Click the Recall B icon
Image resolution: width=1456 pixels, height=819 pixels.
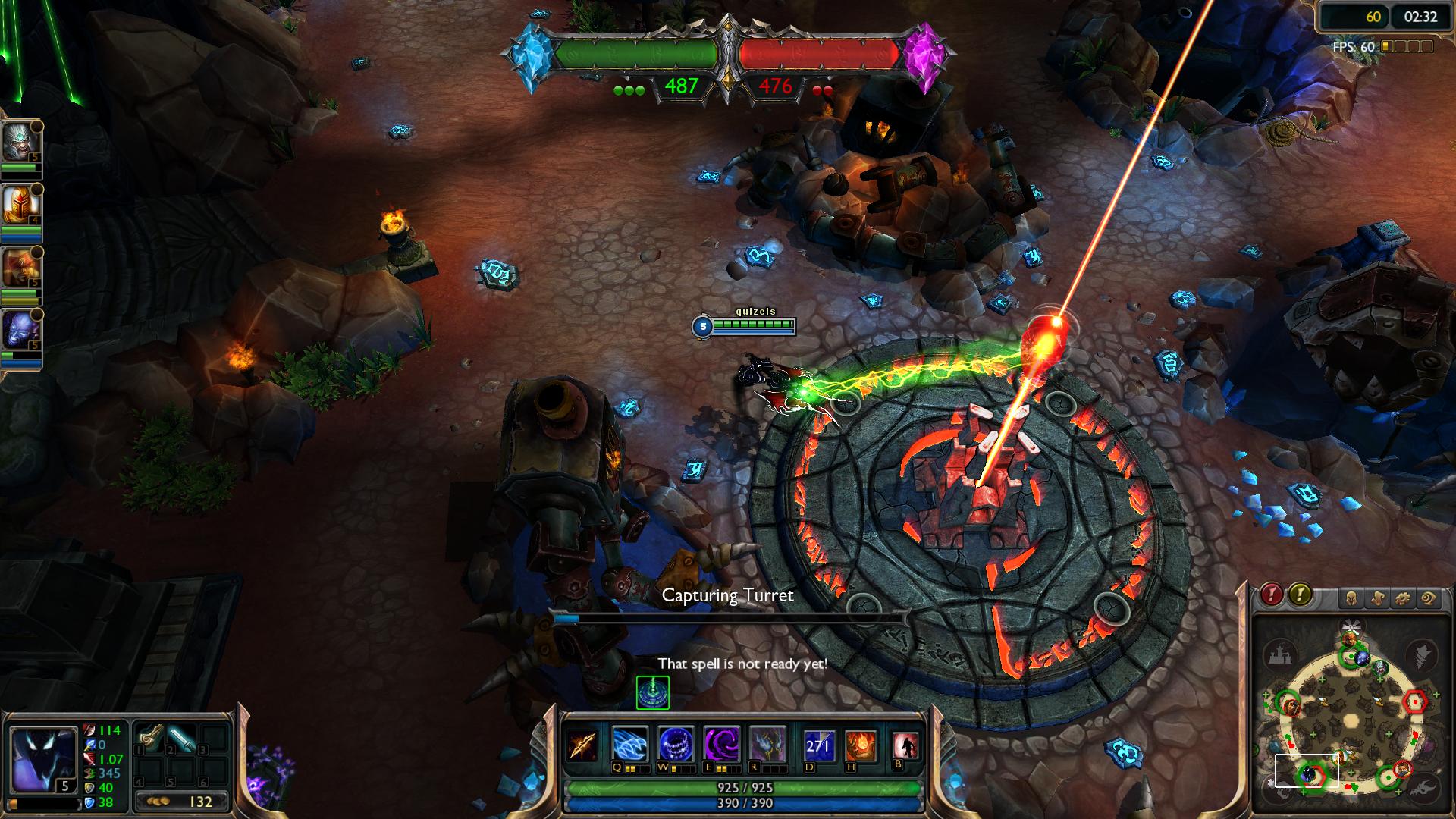click(x=905, y=745)
